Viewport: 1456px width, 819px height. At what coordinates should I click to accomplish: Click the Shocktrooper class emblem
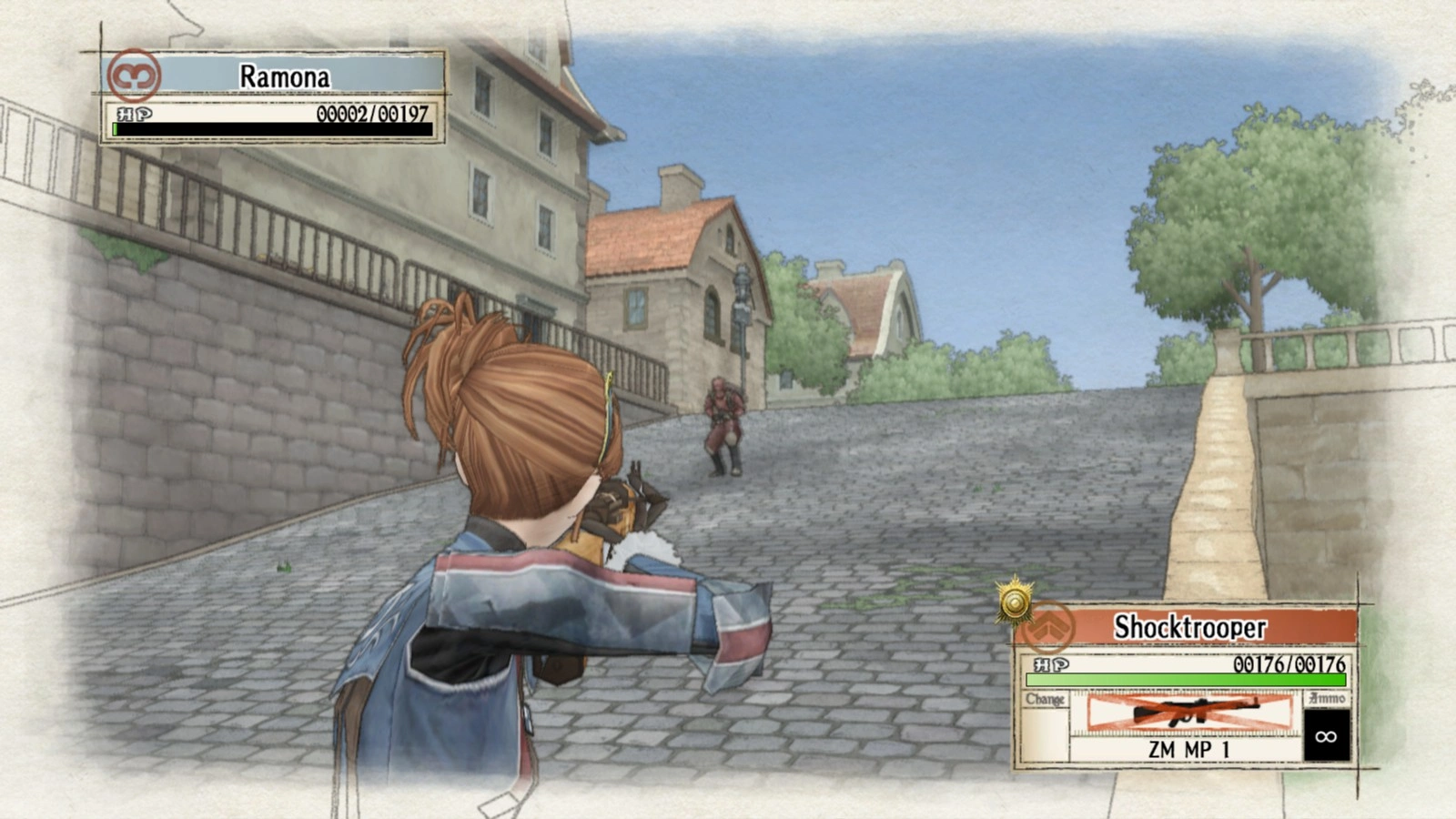[x=1048, y=627]
